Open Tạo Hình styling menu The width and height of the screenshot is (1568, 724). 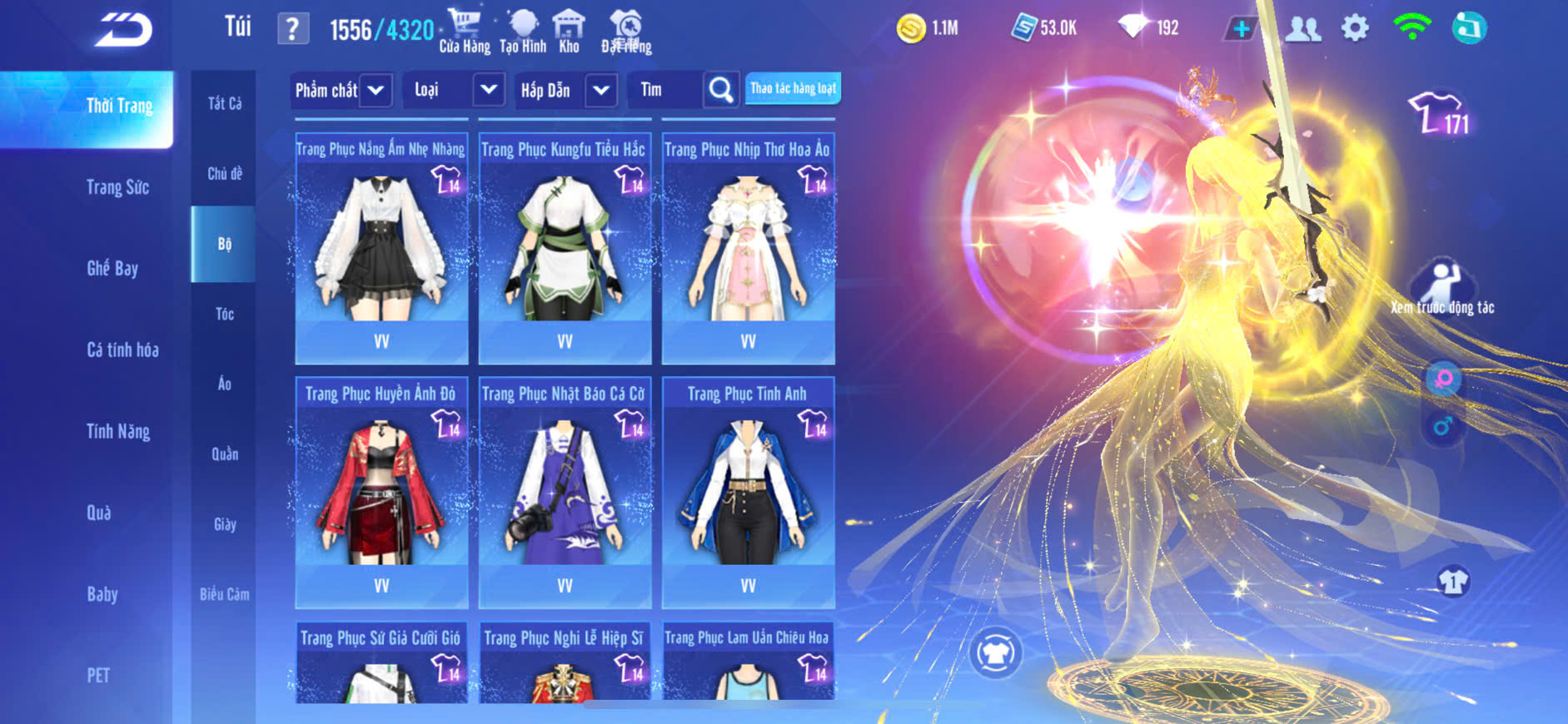523,32
